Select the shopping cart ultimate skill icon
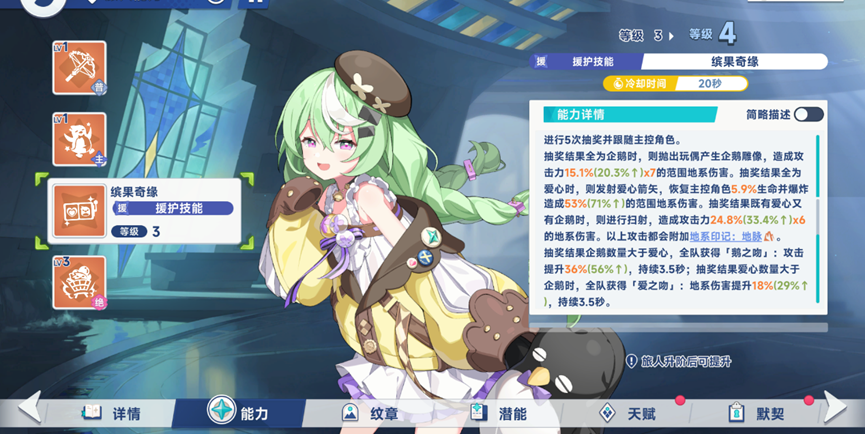The image size is (865, 434). (79, 283)
